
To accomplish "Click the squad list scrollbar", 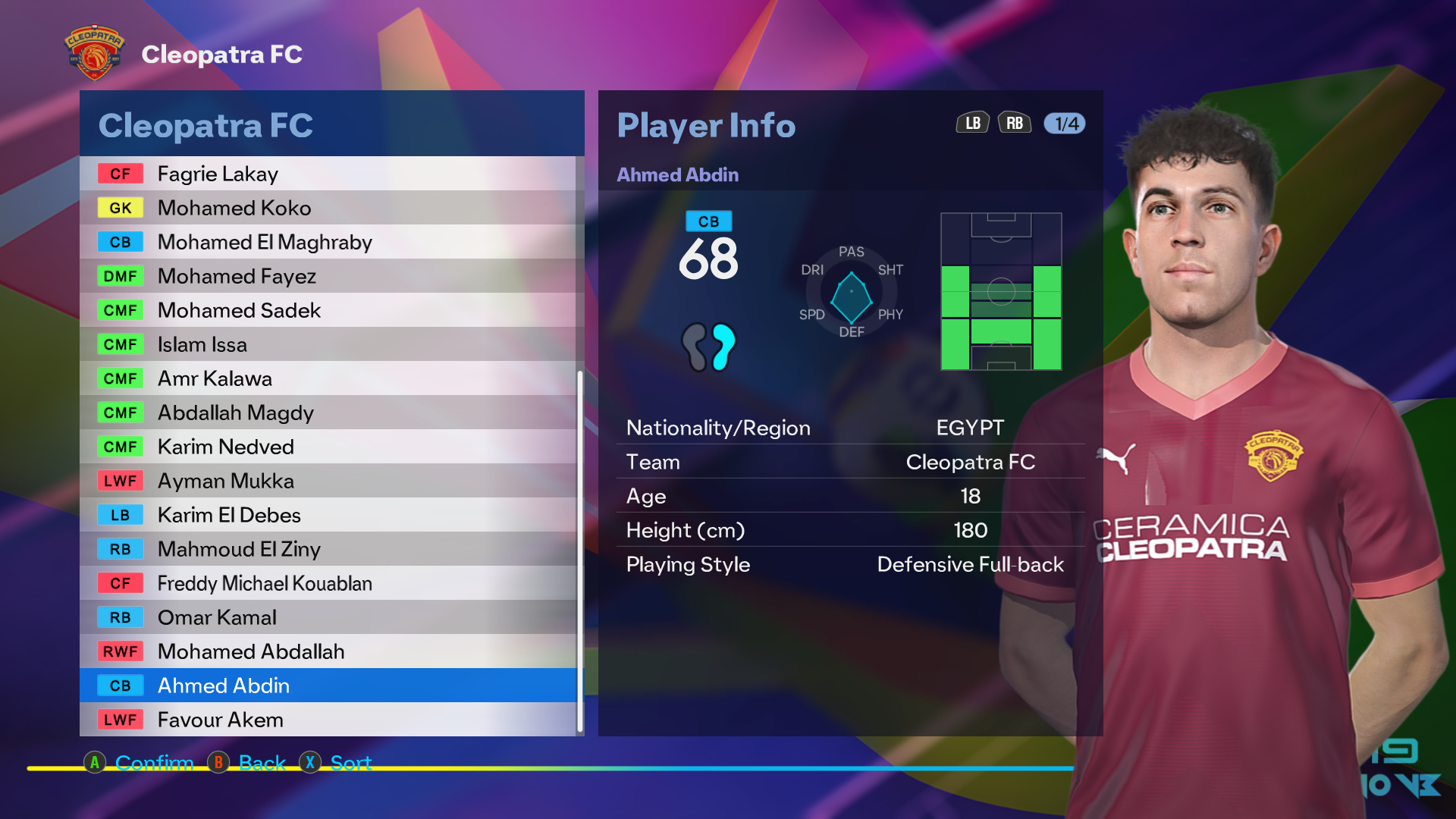I will [x=580, y=551].
